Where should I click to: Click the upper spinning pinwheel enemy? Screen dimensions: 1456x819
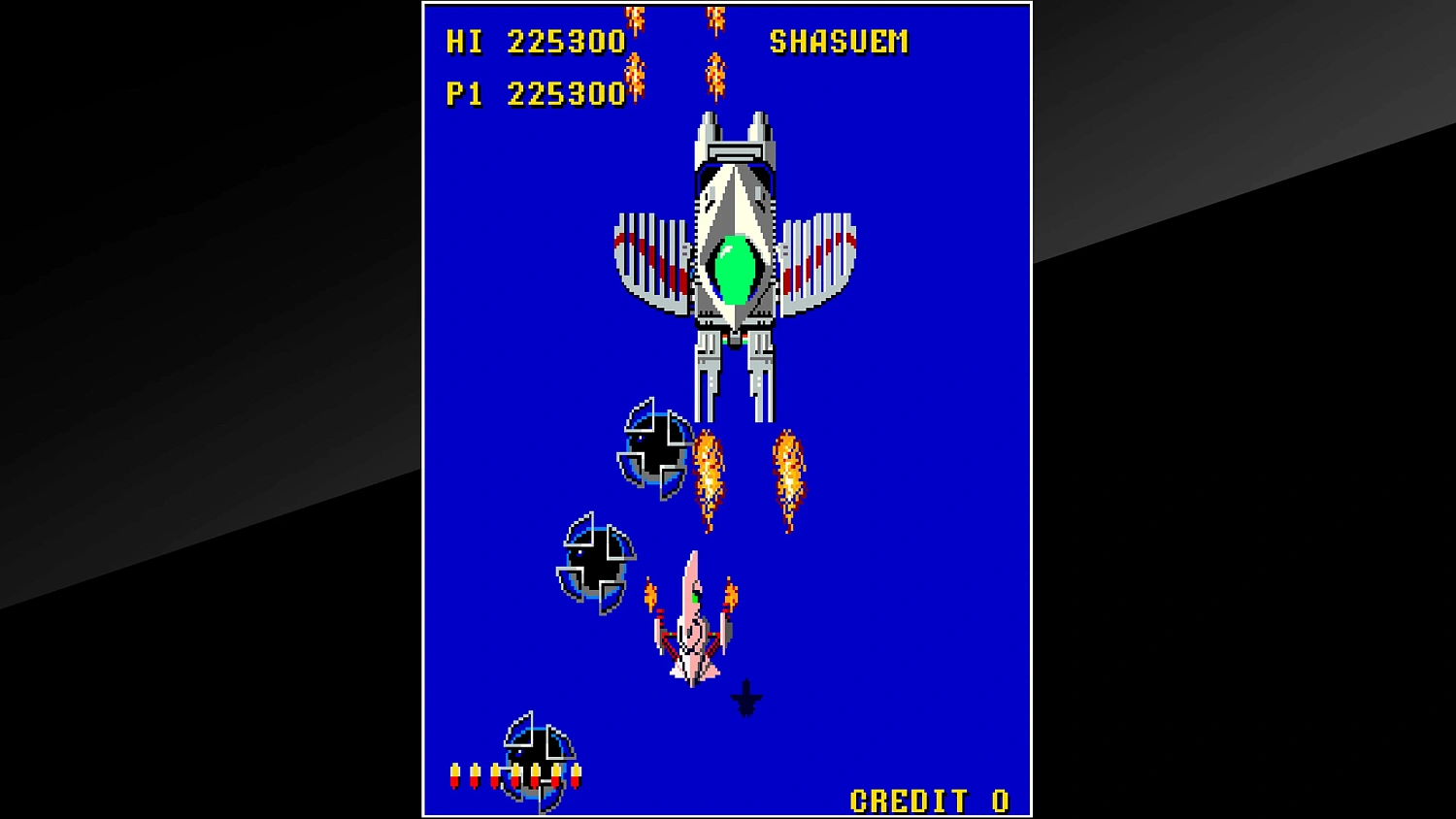pos(655,446)
